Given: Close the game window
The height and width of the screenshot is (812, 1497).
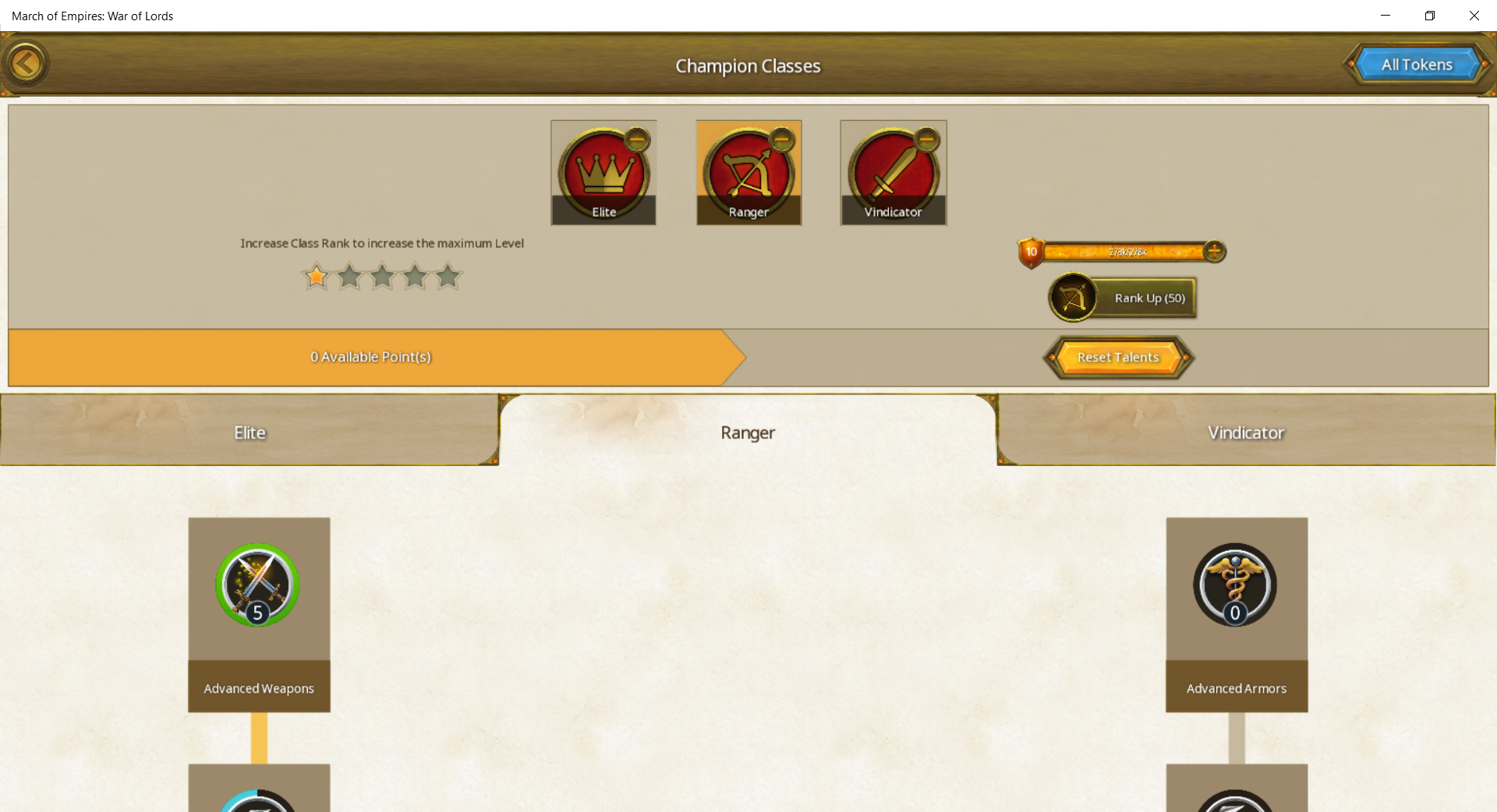Looking at the screenshot, I should [x=1474, y=16].
